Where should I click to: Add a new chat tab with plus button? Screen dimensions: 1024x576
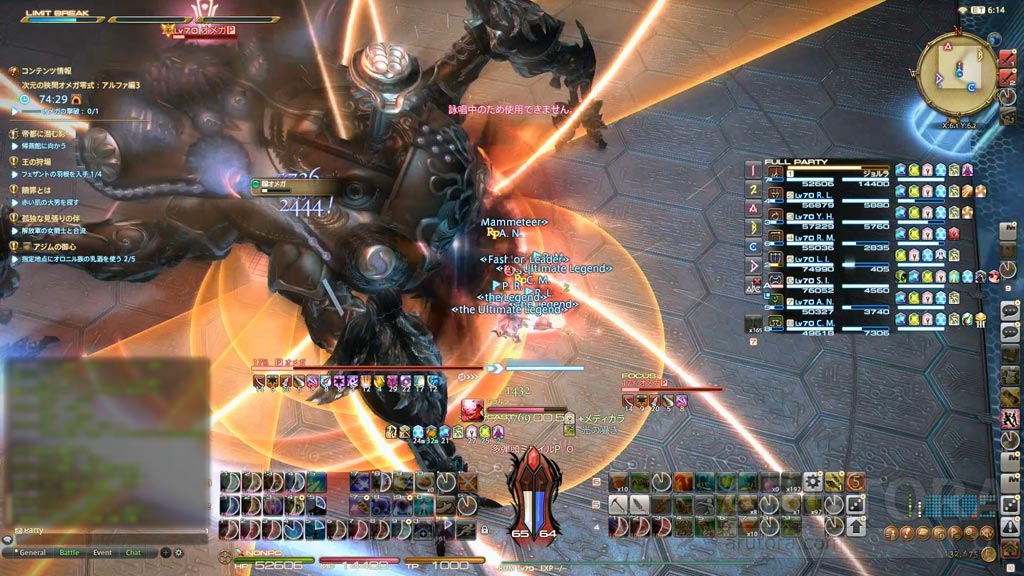167,552
